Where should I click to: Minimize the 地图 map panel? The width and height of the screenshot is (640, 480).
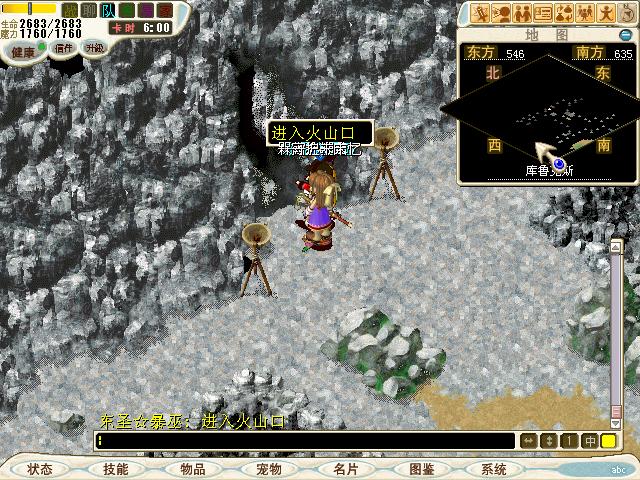pyautogui.click(x=625, y=35)
